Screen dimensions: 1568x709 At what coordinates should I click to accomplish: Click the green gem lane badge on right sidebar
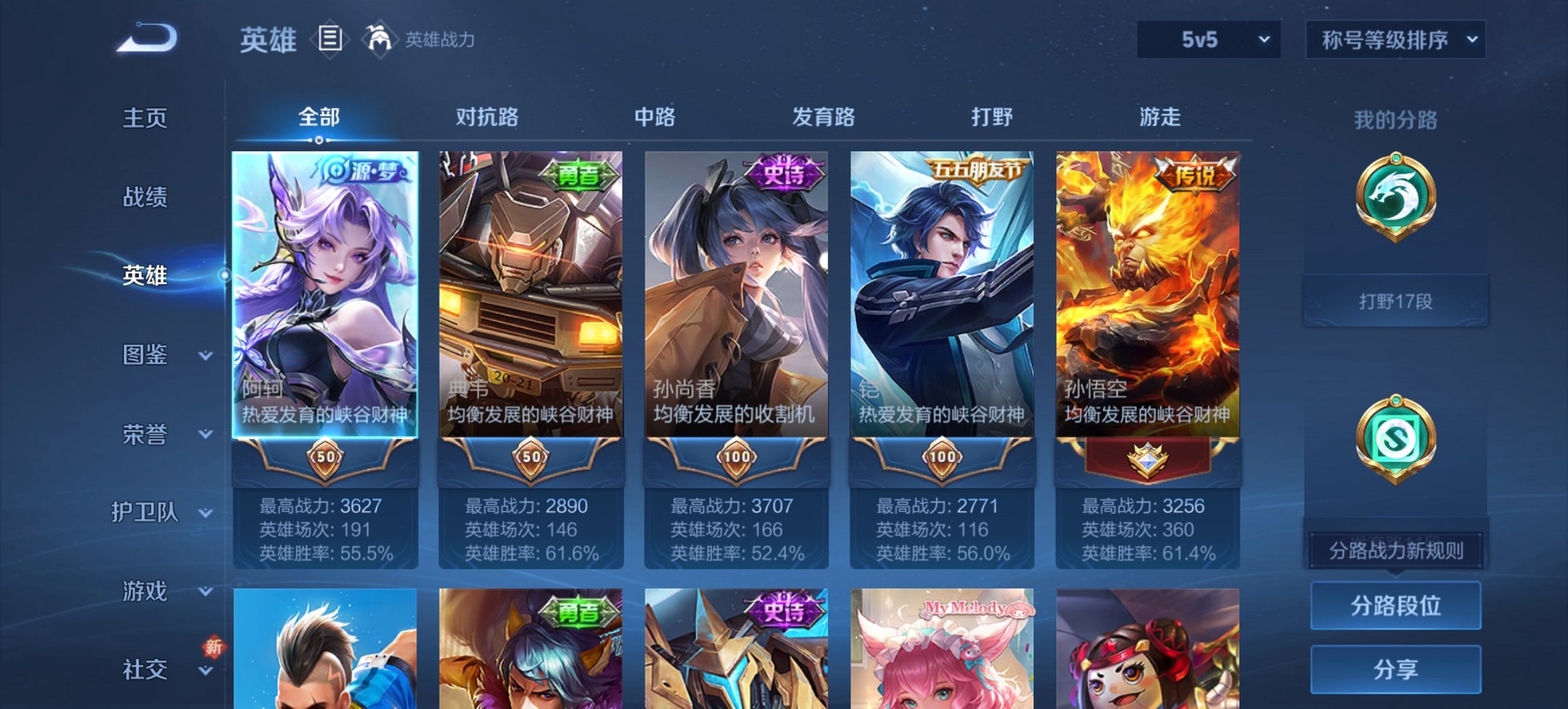click(1395, 438)
